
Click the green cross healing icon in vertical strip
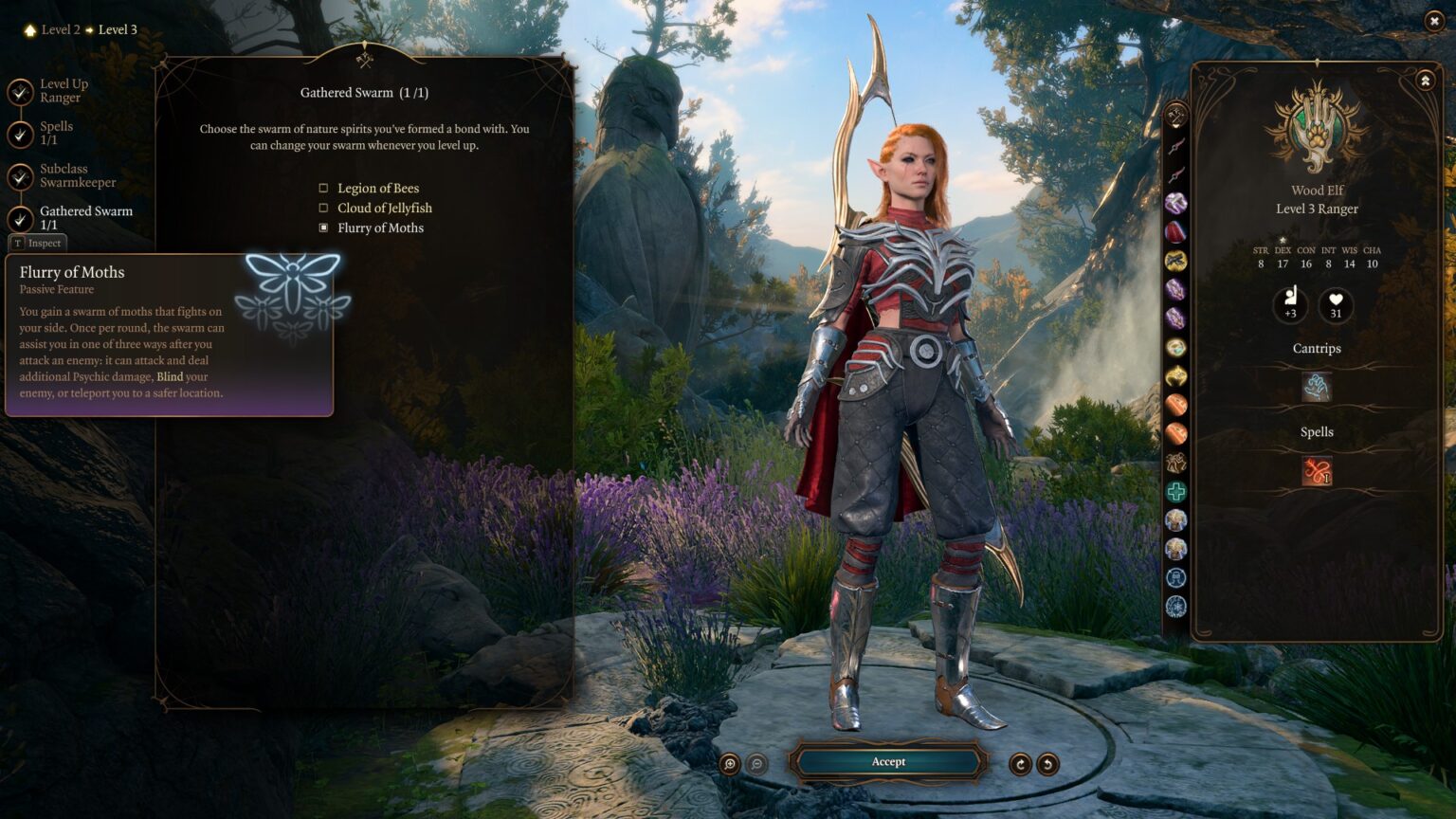pos(1175,490)
